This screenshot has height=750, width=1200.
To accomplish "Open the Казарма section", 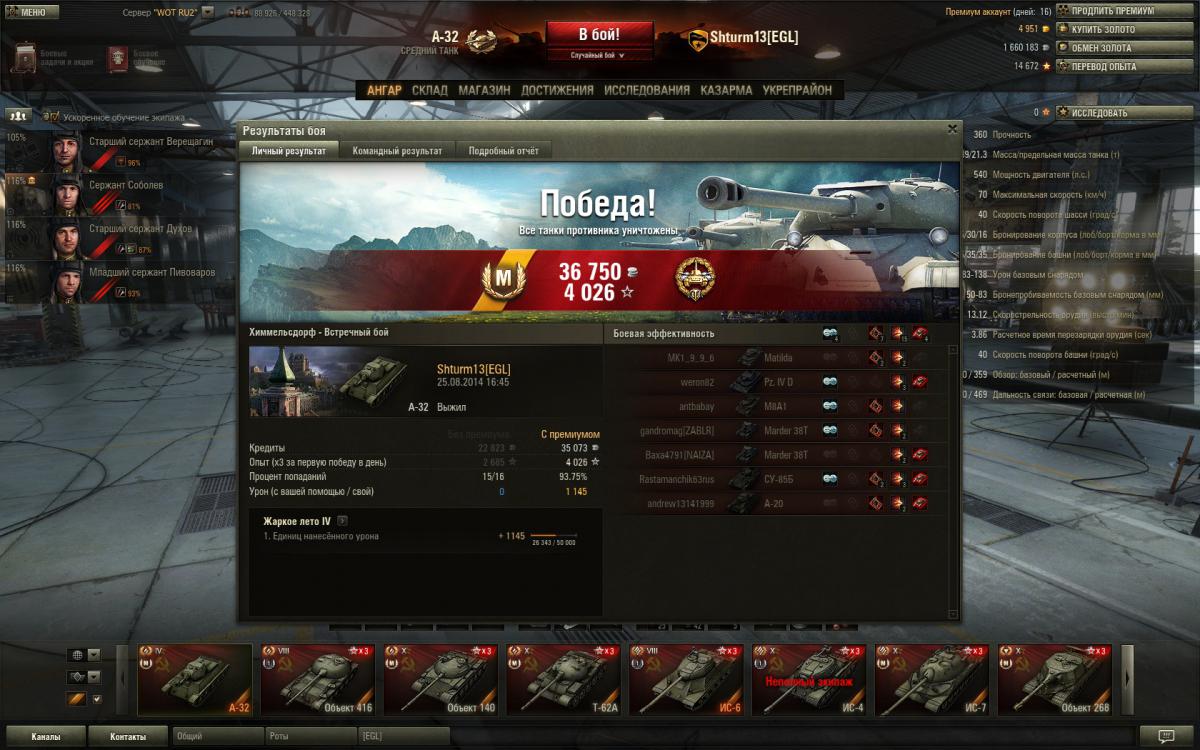I will (x=726, y=90).
